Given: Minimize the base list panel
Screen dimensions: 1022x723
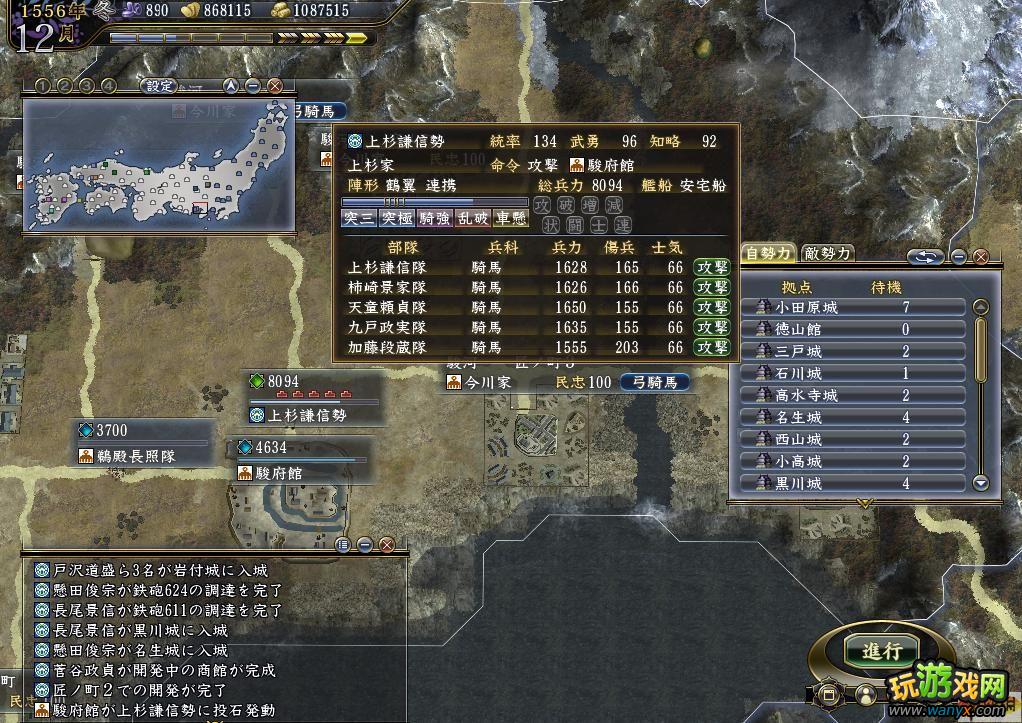Looking at the screenshot, I should coord(959,257).
